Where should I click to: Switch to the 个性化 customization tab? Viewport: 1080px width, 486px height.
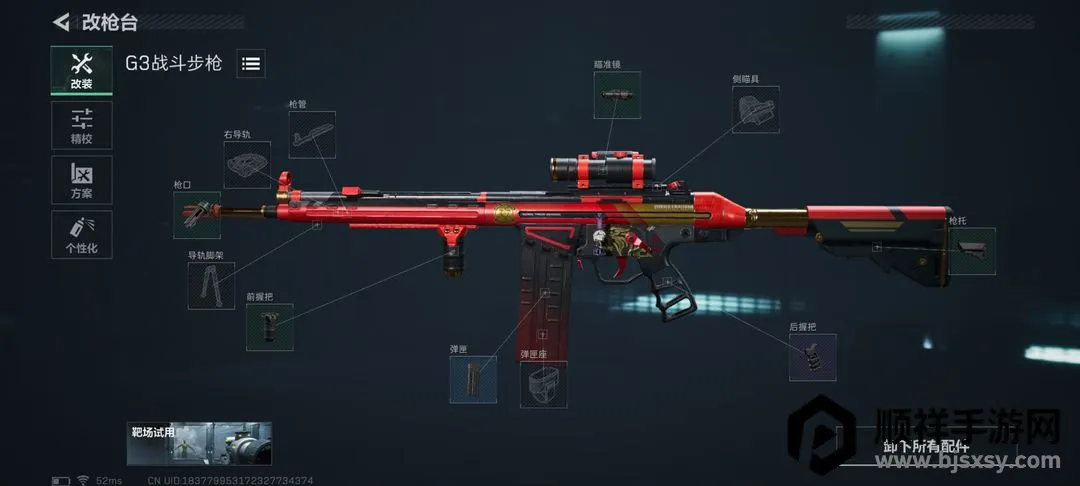click(x=81, y=235)
